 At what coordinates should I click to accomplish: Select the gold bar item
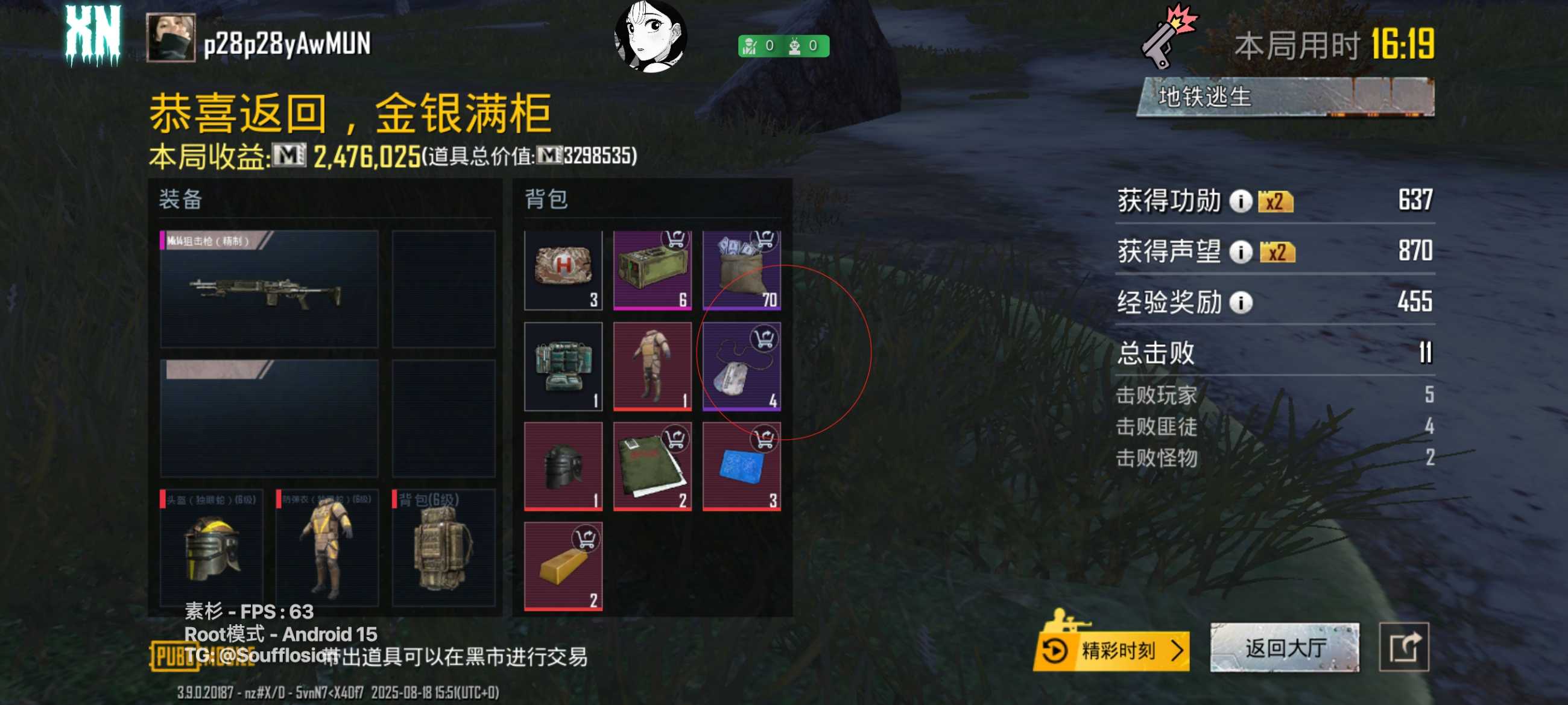coord(563,566)
